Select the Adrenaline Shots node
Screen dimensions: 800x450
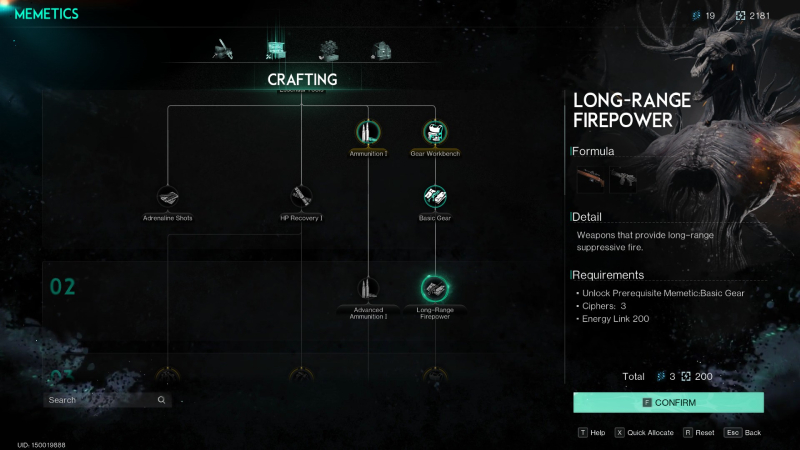coord(167,195)
